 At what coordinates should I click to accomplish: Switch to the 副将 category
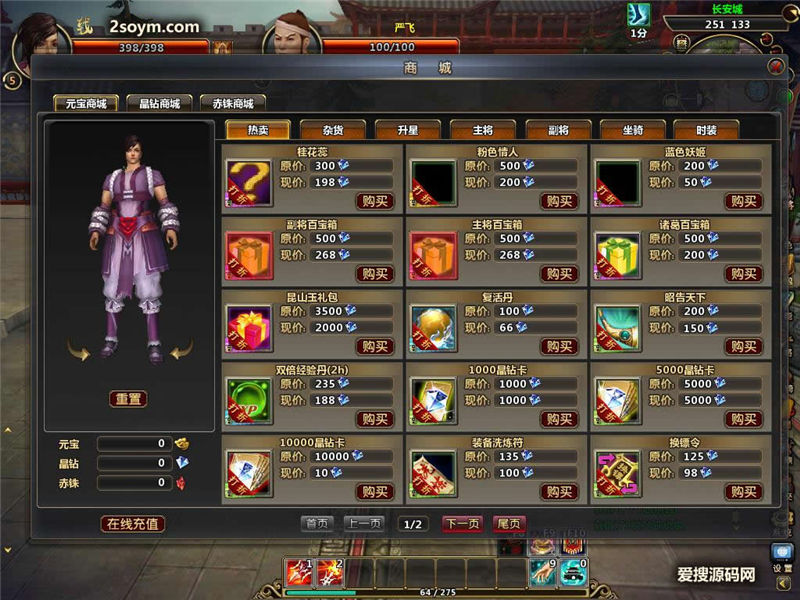pos(557,130)
